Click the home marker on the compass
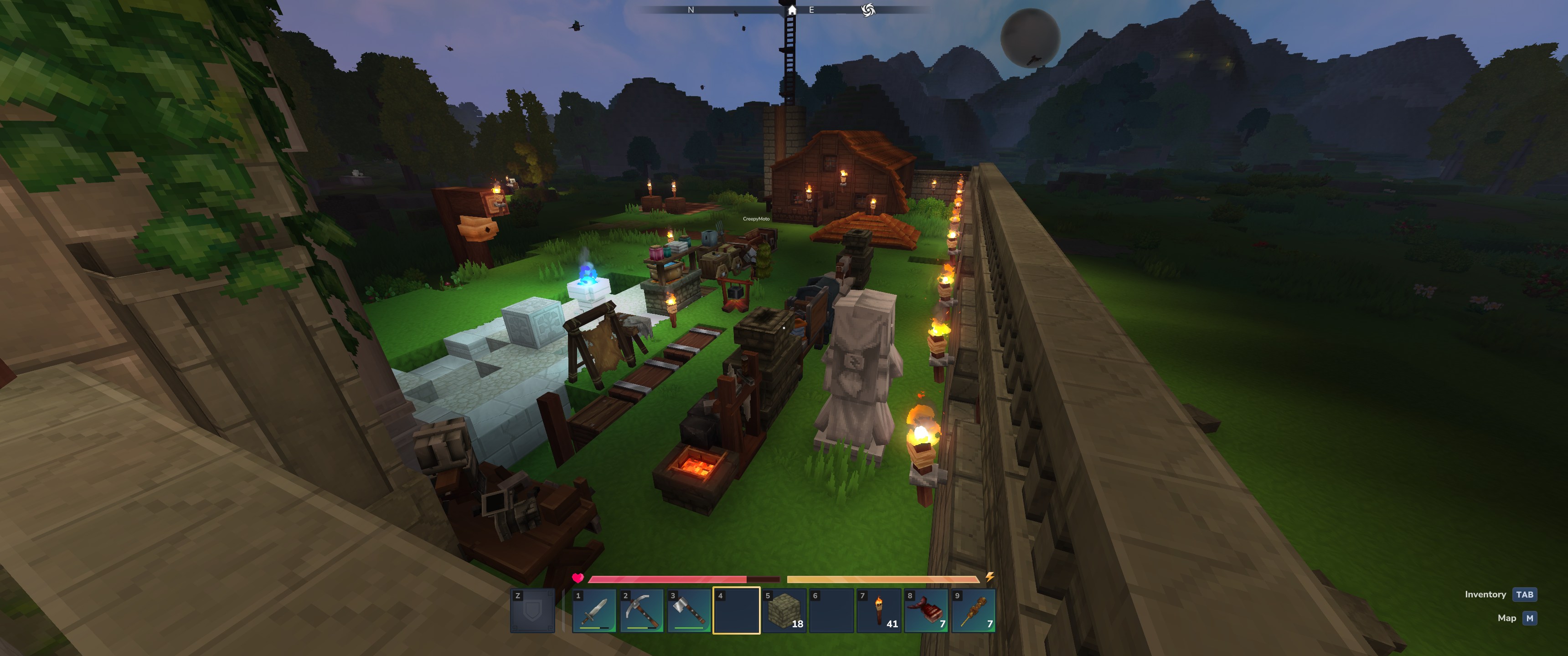The height and width of the screenshot is (656, 1568). click(791, 10)
